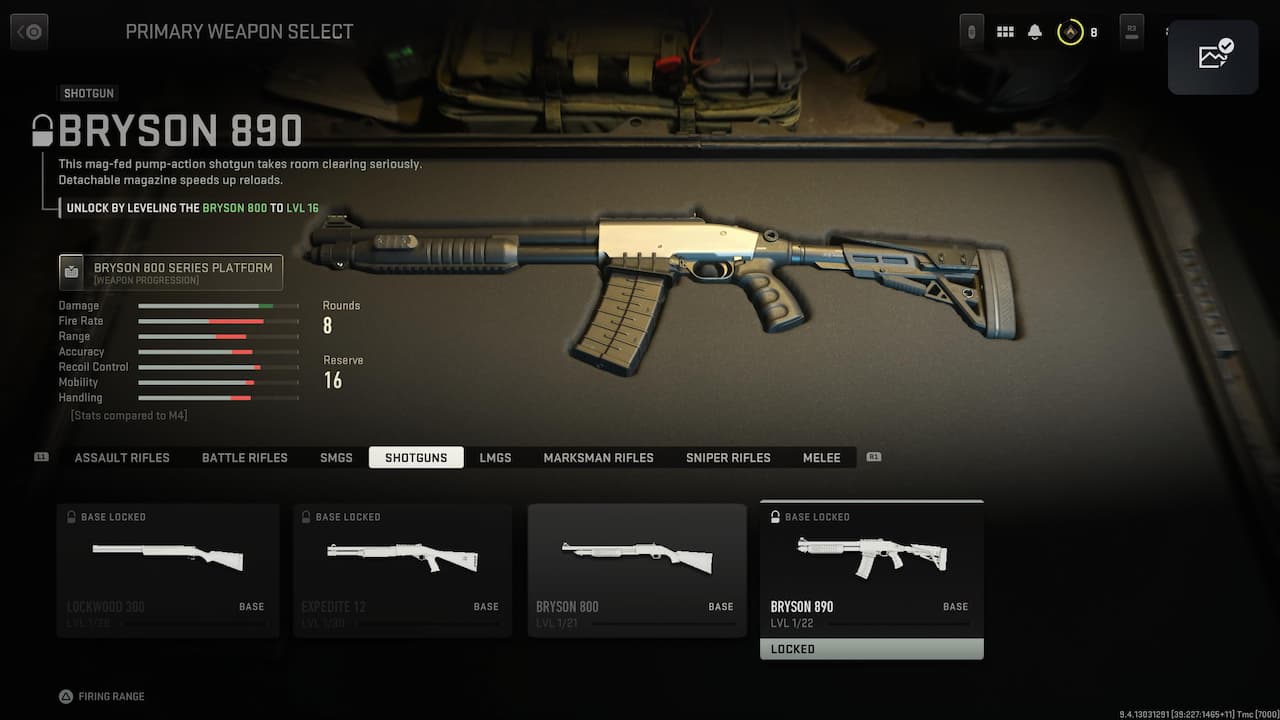Select the Lockwood 300 weapon card
Screen dimensions: 1280x720
pyautogui.click(x=168, y=570)
